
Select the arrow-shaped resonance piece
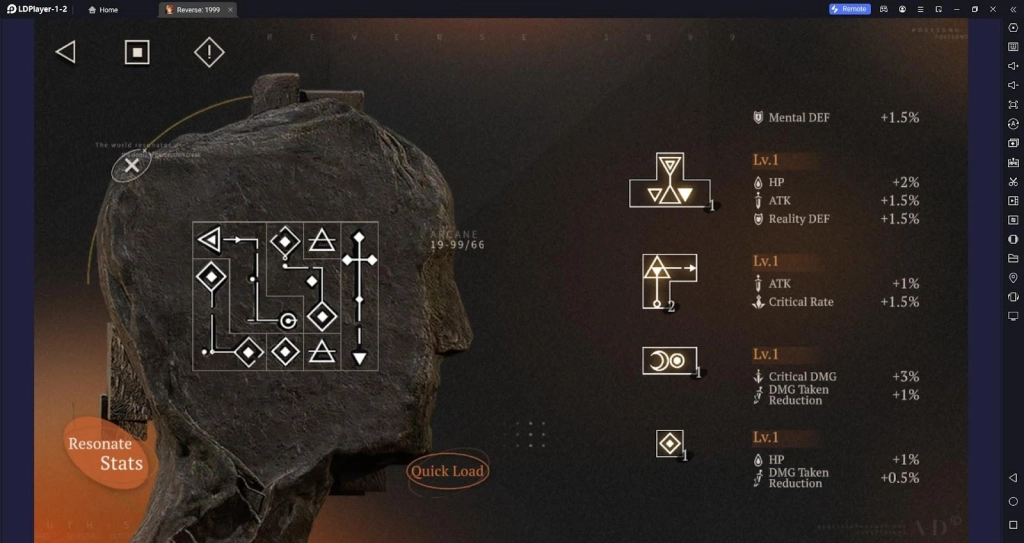(x=667, y=280)
